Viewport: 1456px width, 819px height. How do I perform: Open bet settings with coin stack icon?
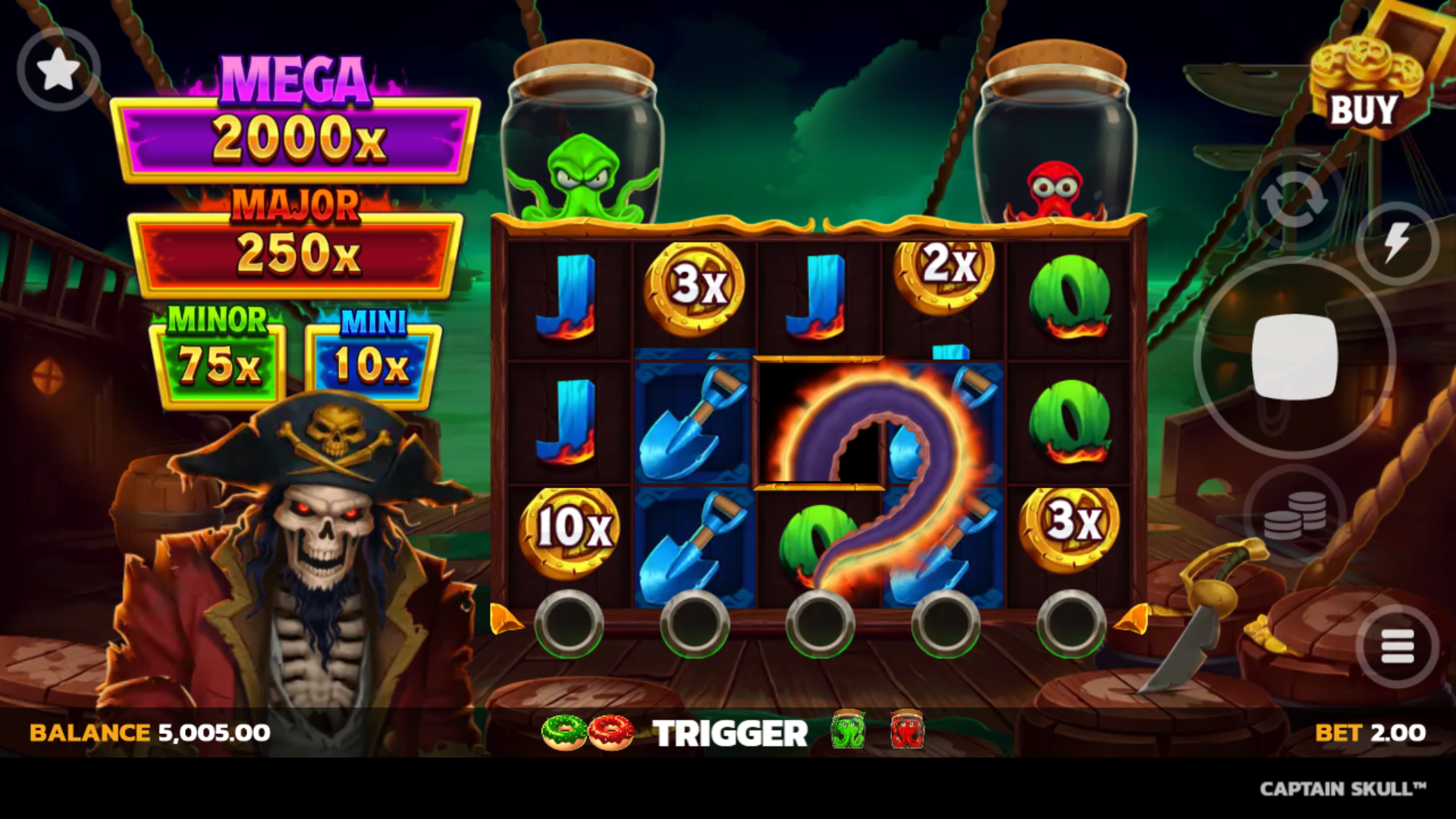[1294, 515]
